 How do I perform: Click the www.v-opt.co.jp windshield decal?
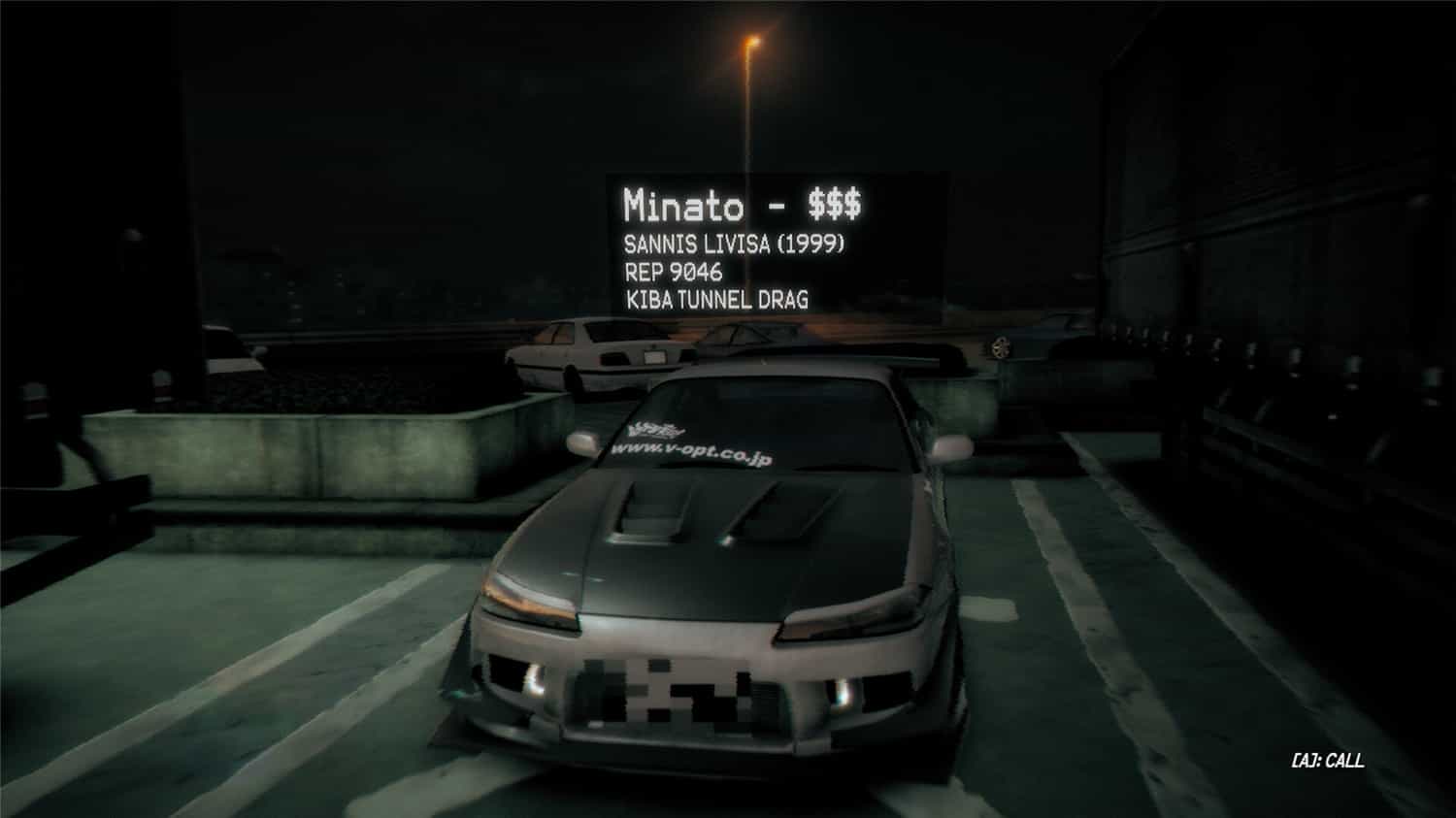tap(691, 451)
